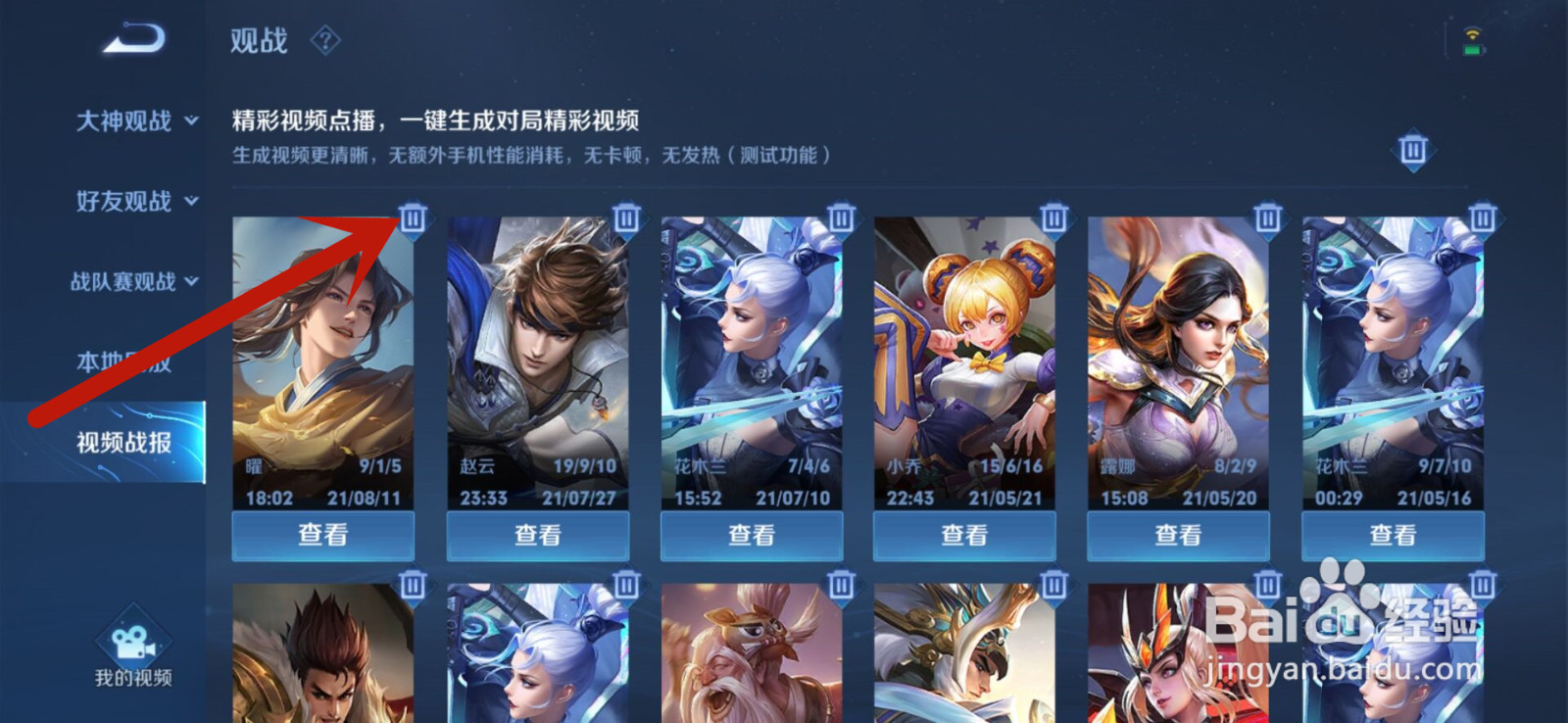Click 查看 under the 曜 video
Screen dimensions: 1568x723
click(323, 535)
